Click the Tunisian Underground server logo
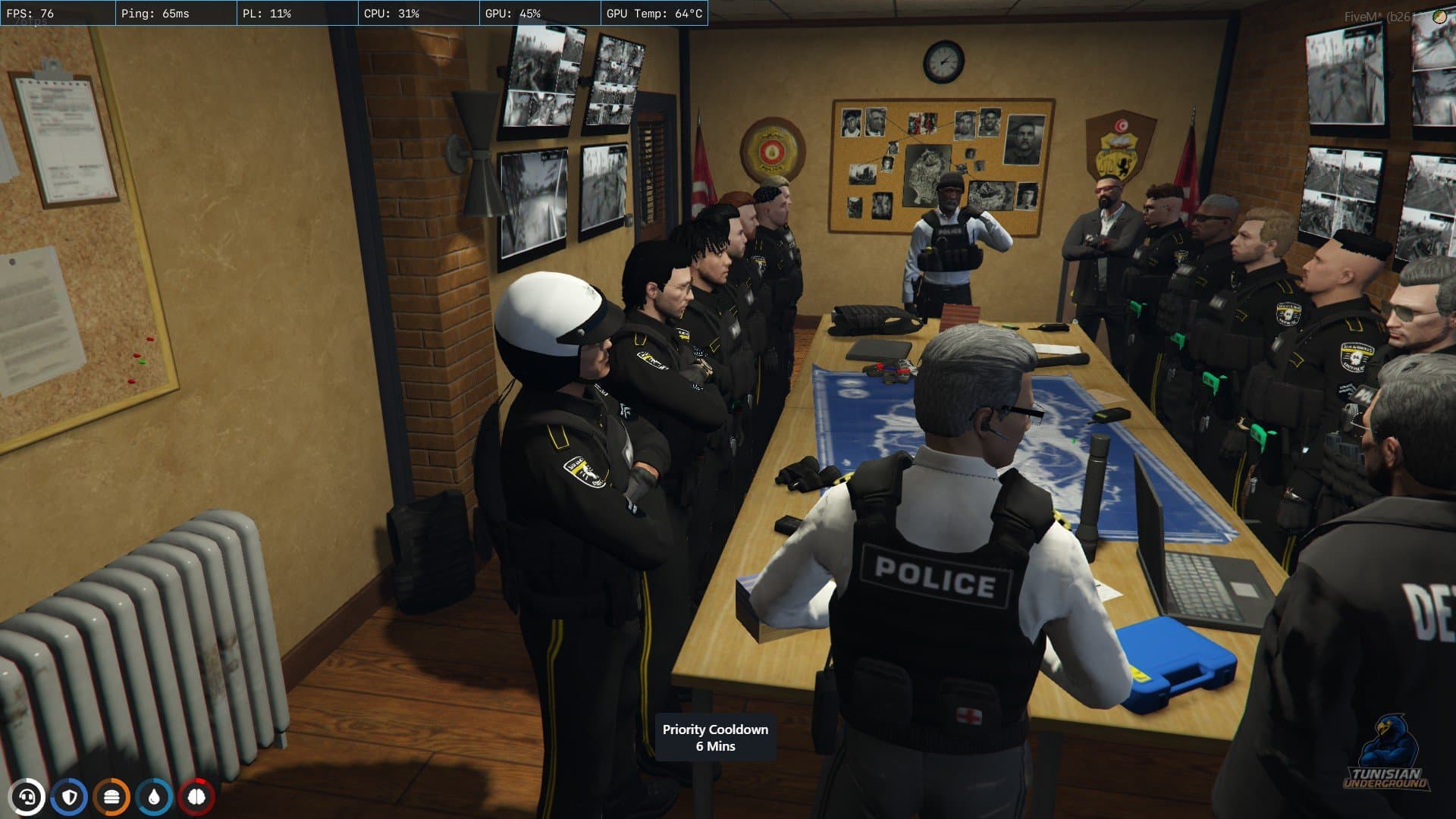 [x=1385, y=756]
